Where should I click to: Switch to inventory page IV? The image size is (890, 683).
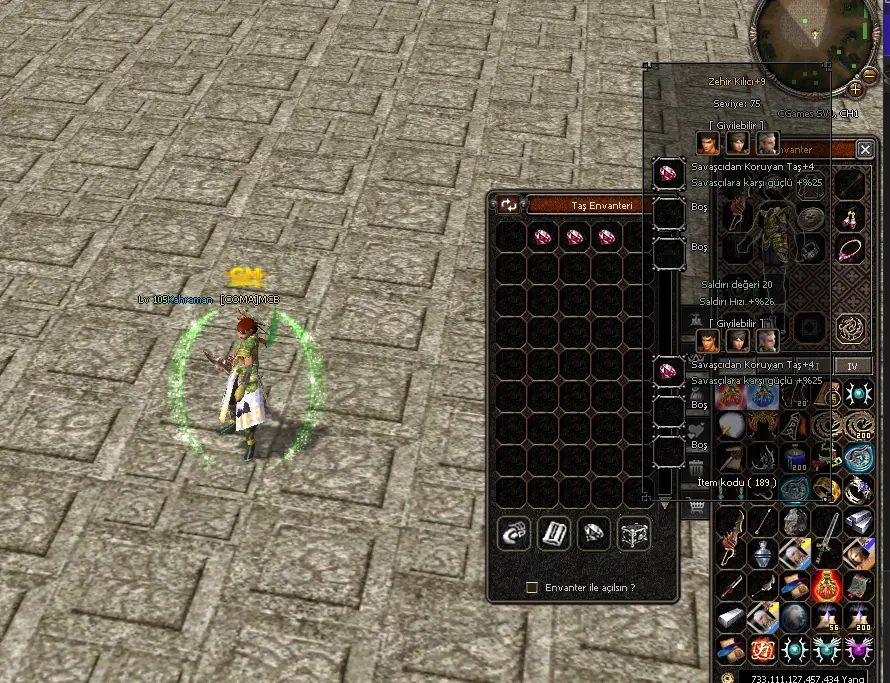point(852,367)
